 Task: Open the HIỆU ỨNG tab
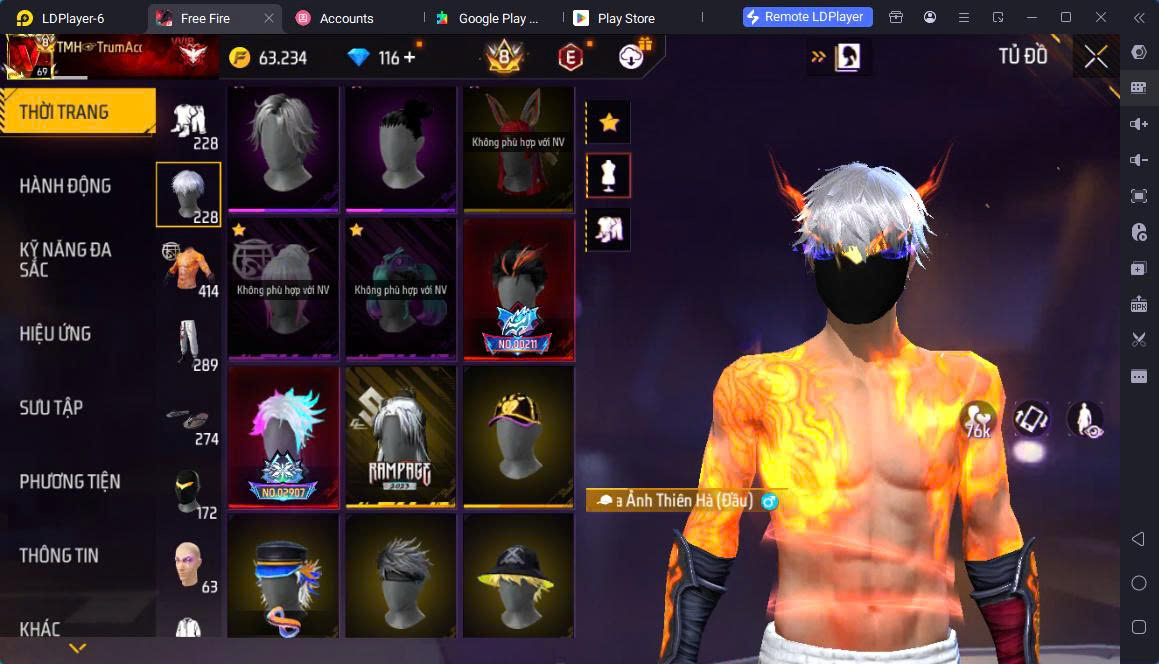(x=56, y=333)
